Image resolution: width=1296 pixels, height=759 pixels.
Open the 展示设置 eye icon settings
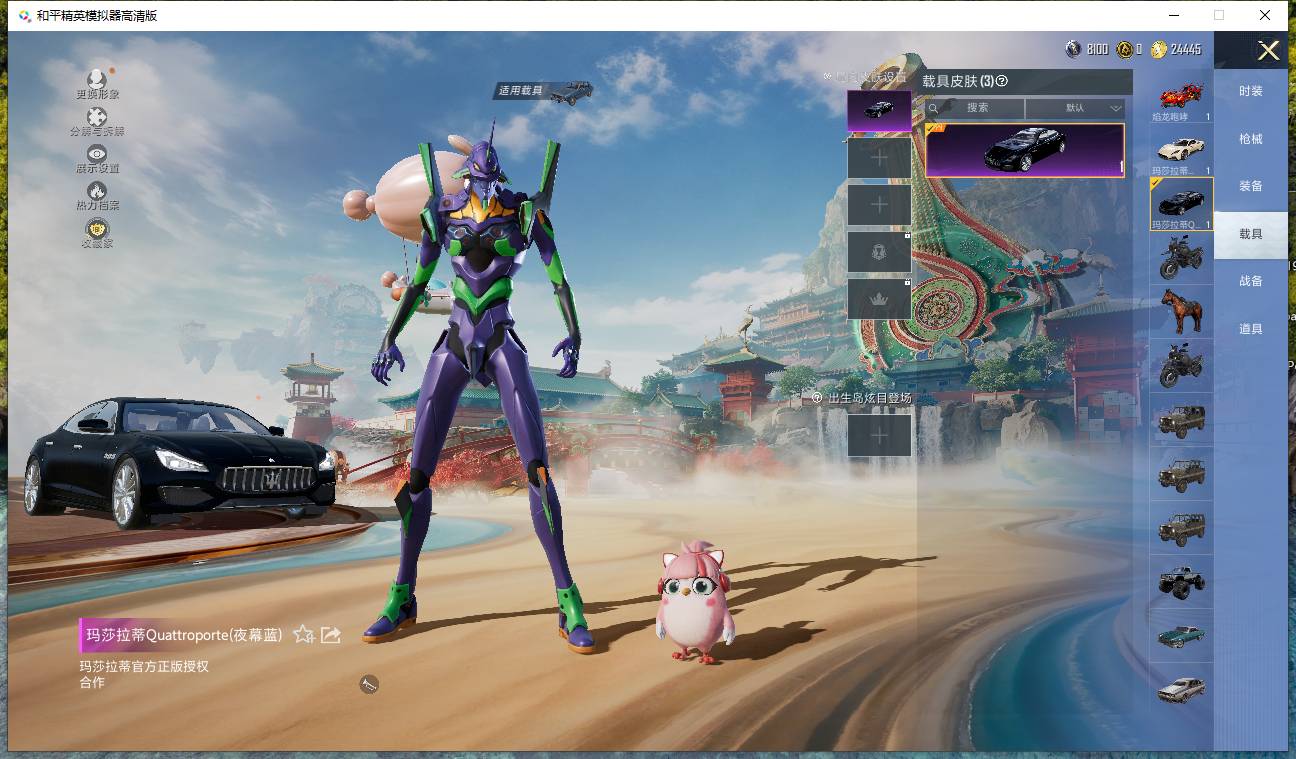(97, 158)
